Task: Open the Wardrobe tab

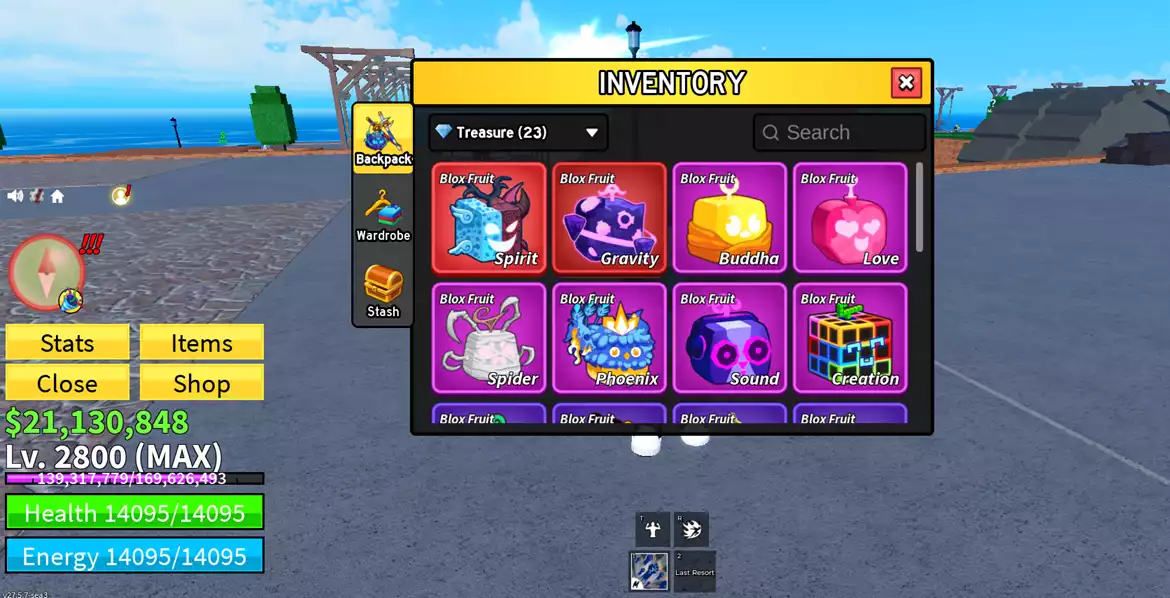Action: click(383, 214)
